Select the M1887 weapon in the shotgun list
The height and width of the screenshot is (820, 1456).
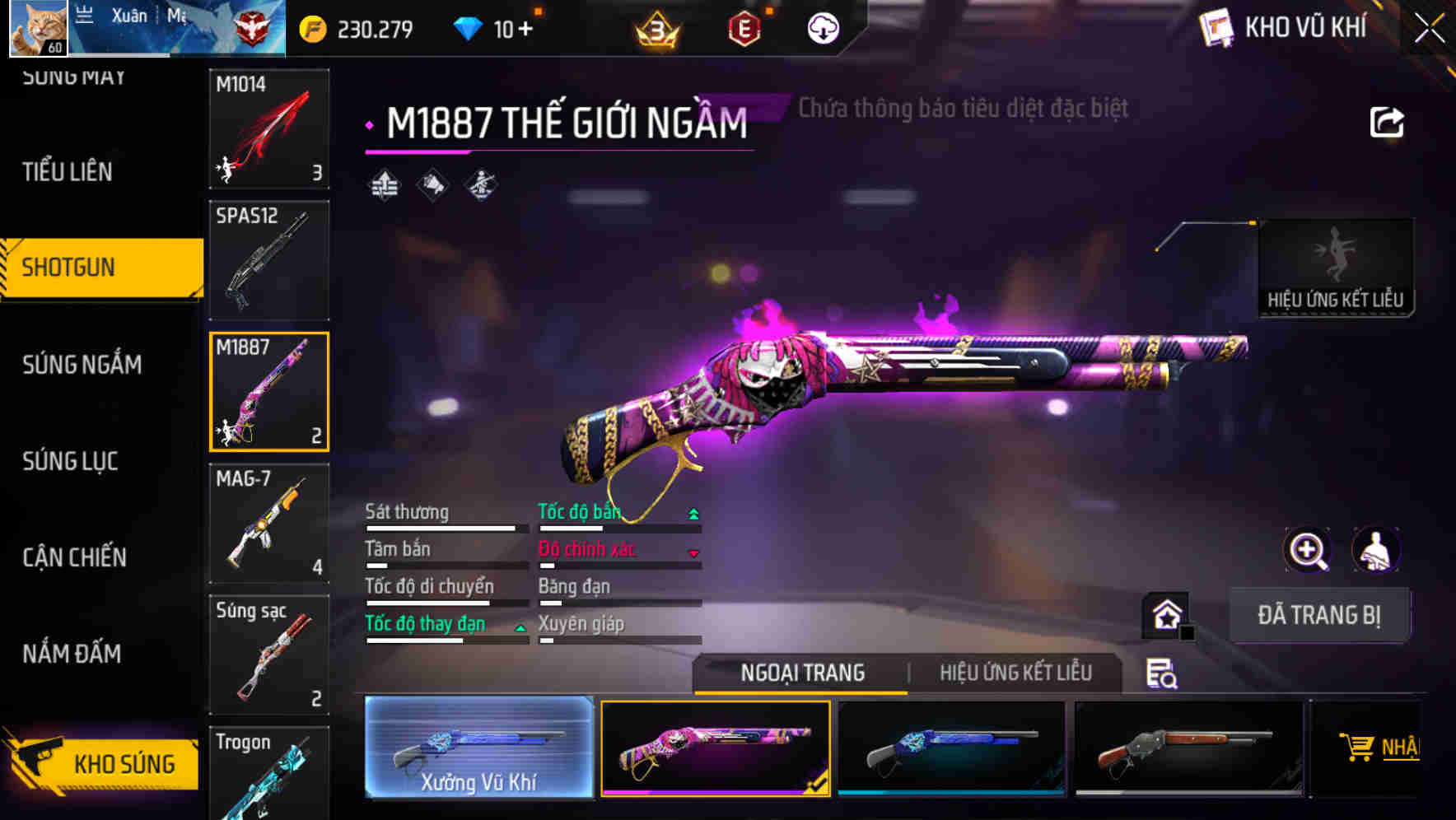269,391
